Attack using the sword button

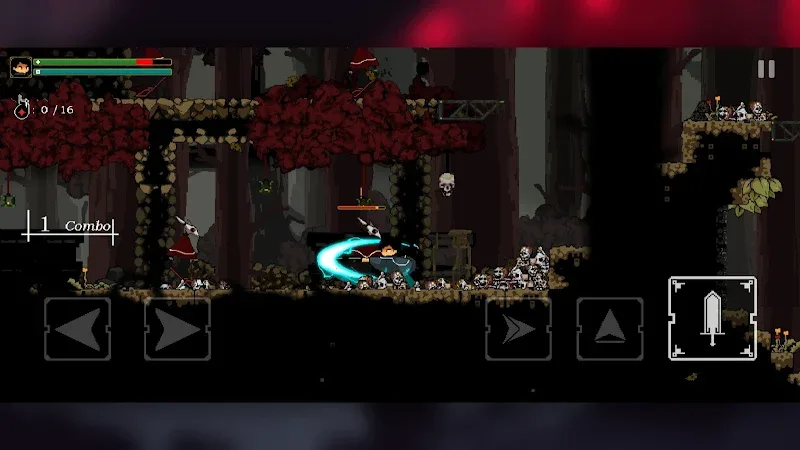click(x=712, y=319)
